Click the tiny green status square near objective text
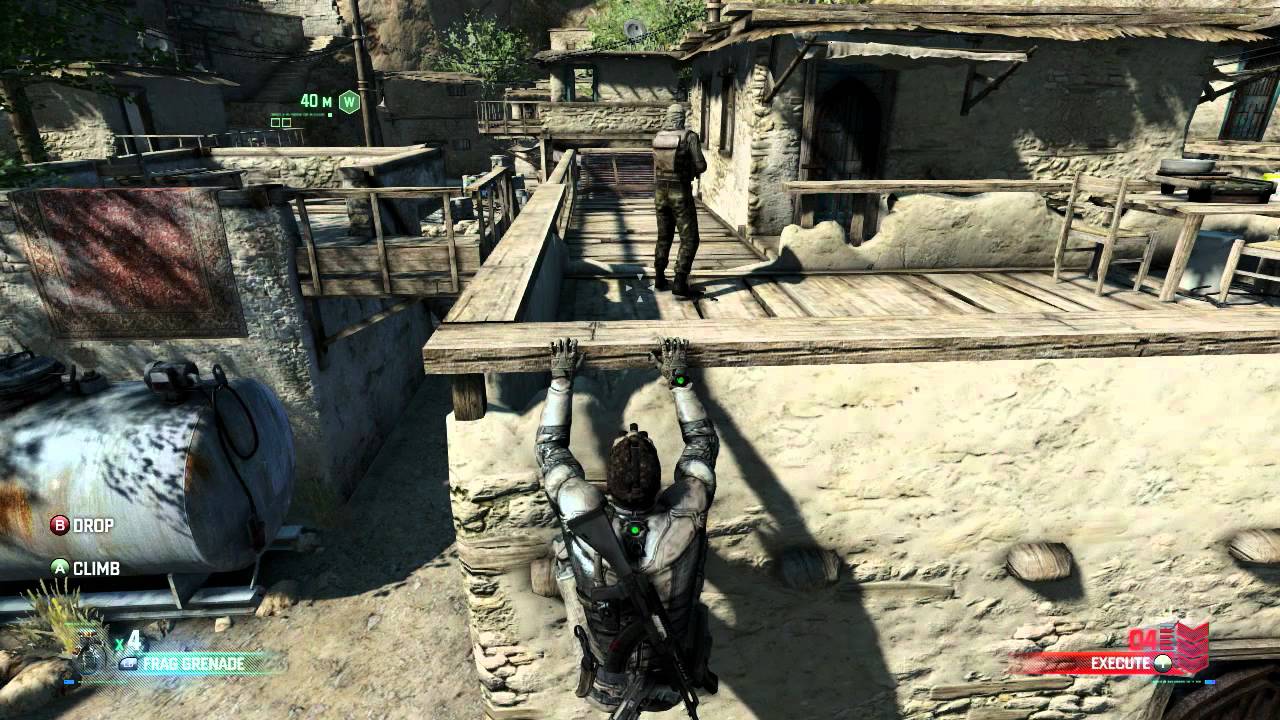The image size is (1280, 720). [329, 115]
